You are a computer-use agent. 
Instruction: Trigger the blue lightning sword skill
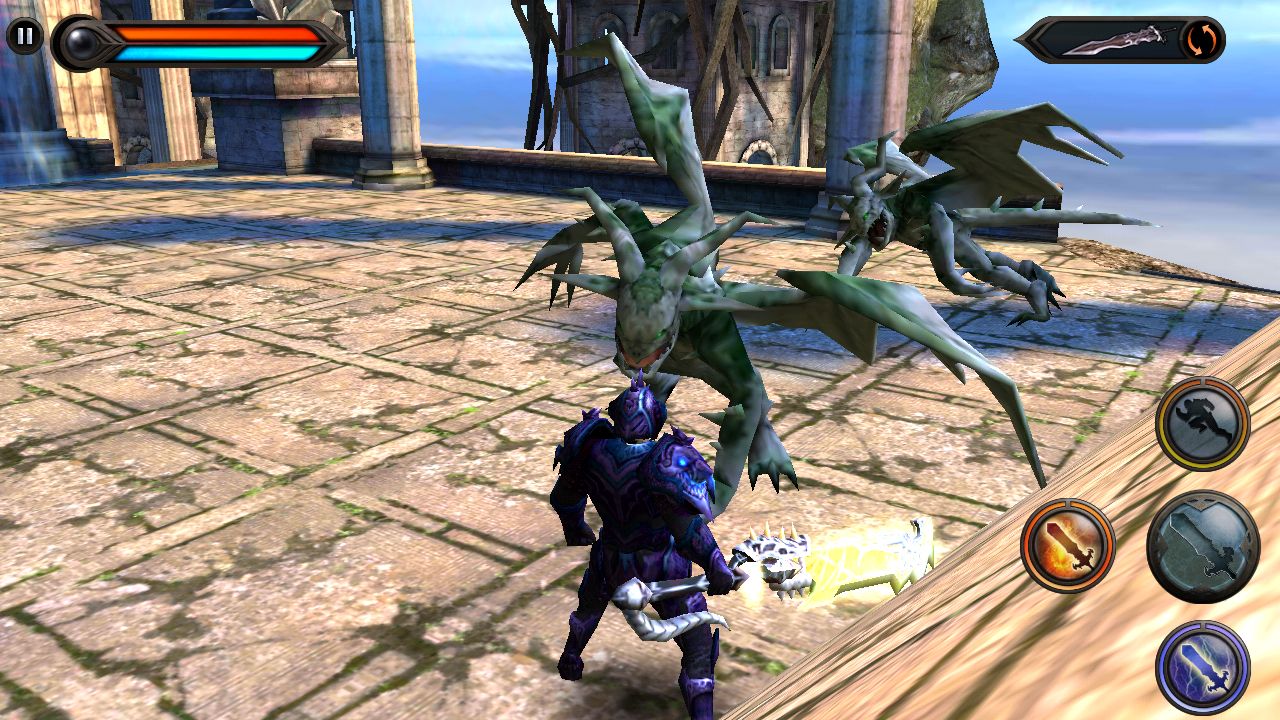click(1202, 667)
